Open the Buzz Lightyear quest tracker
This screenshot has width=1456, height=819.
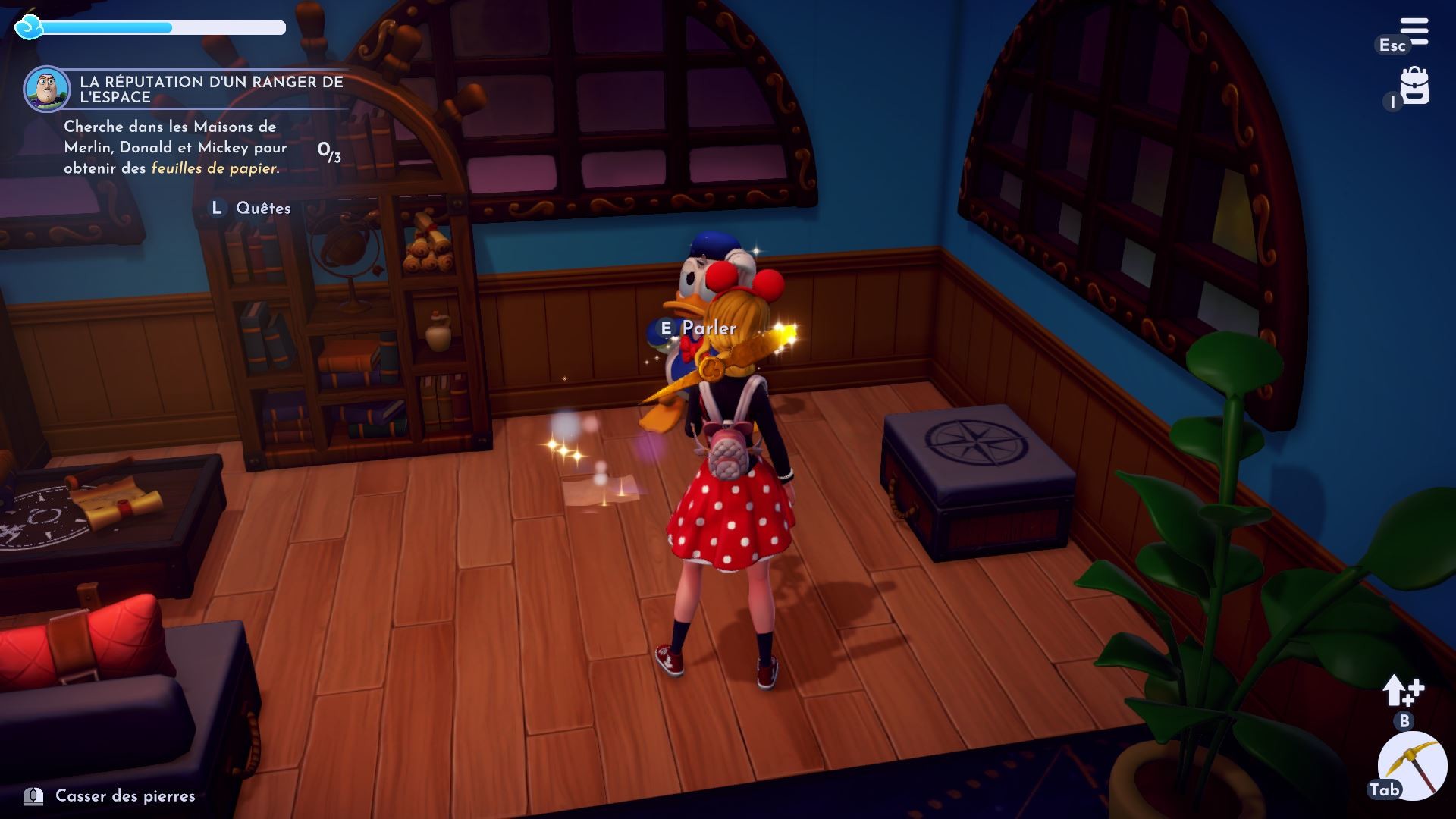[x=47, y=89]
